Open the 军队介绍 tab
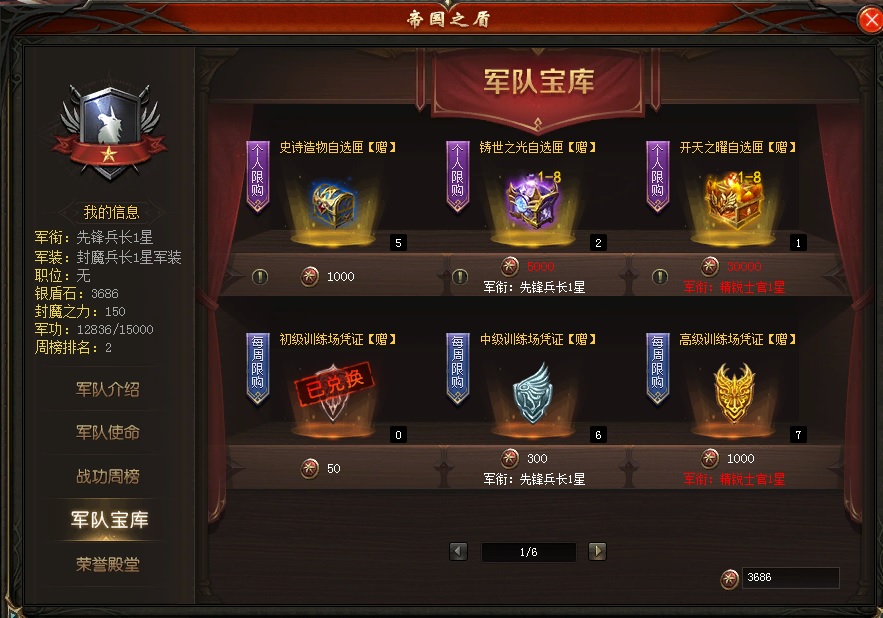This screenshot has width=883, height=618. (108, 389)
